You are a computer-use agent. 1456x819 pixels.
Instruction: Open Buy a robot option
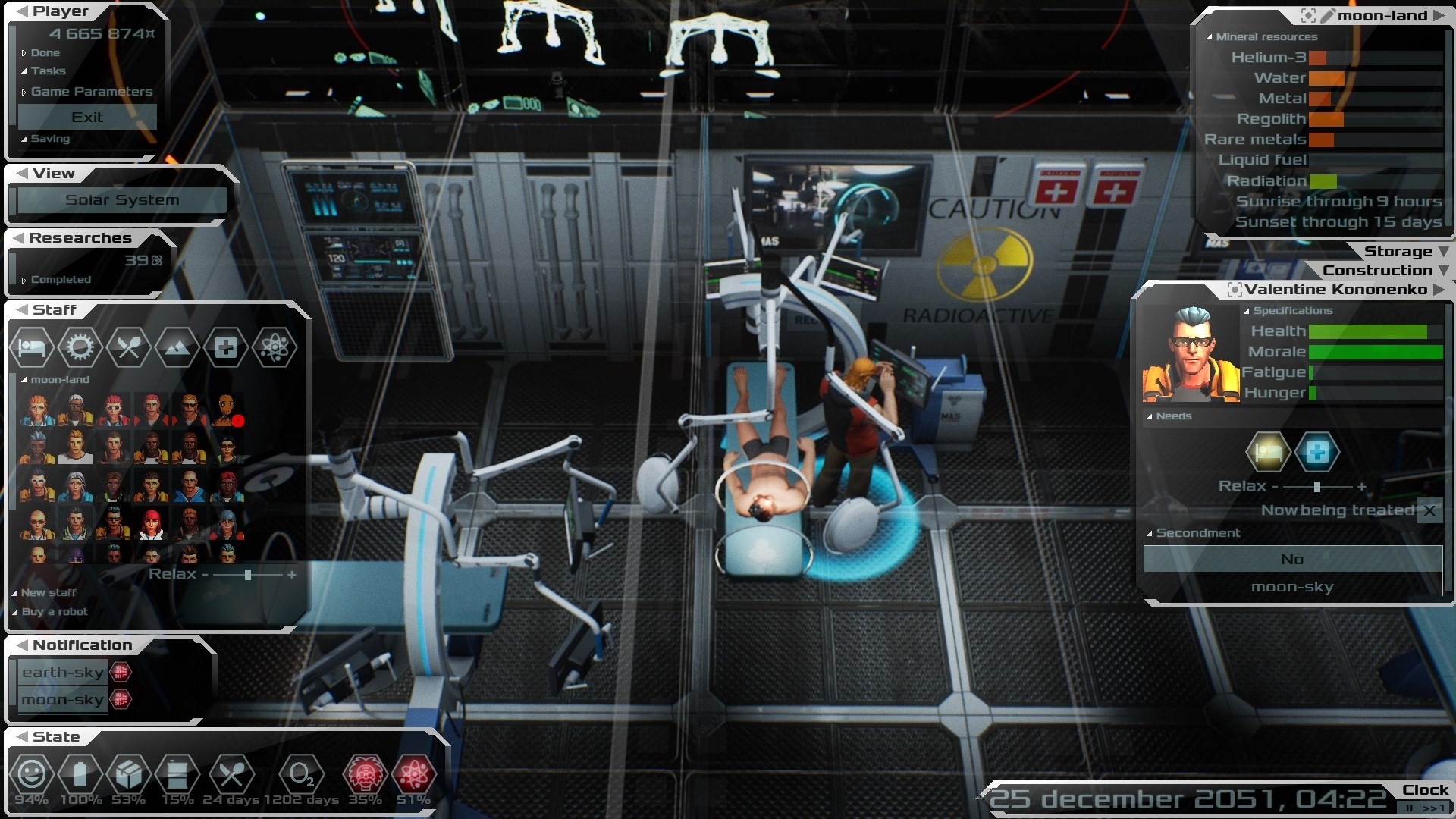tap(55, 612)
